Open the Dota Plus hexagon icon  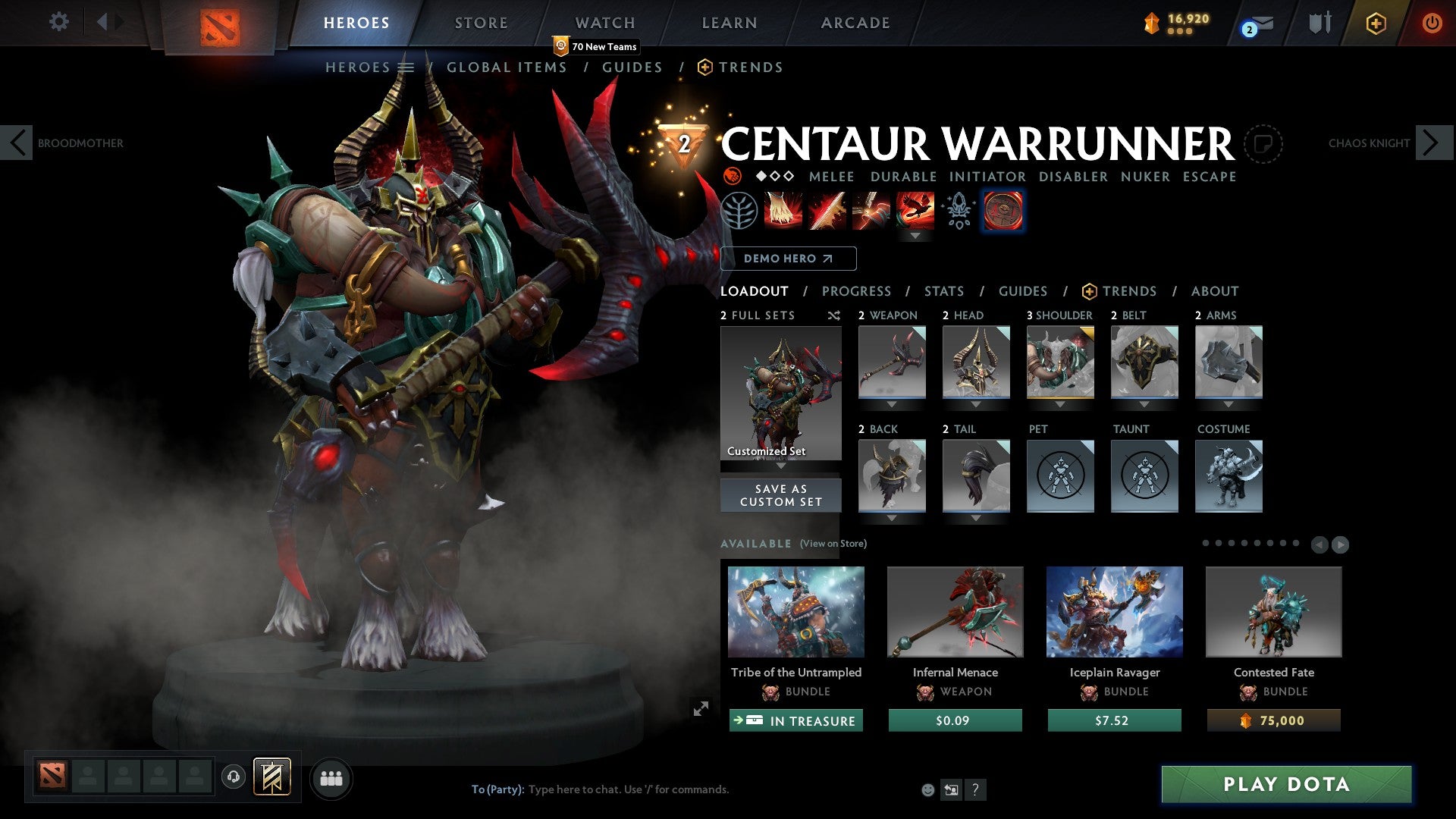point(1377,23)
